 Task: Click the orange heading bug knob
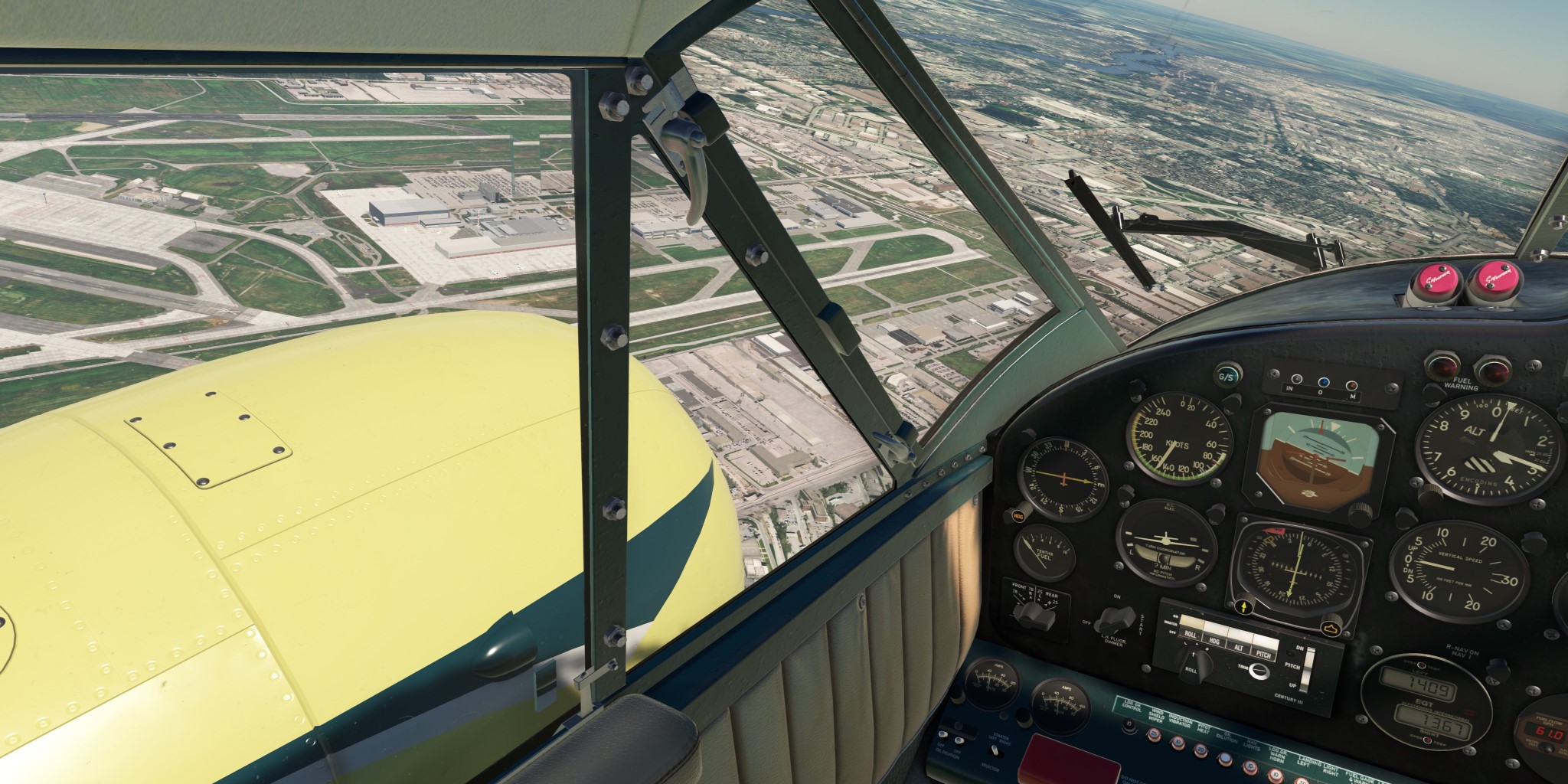(x=1329, y=629)
